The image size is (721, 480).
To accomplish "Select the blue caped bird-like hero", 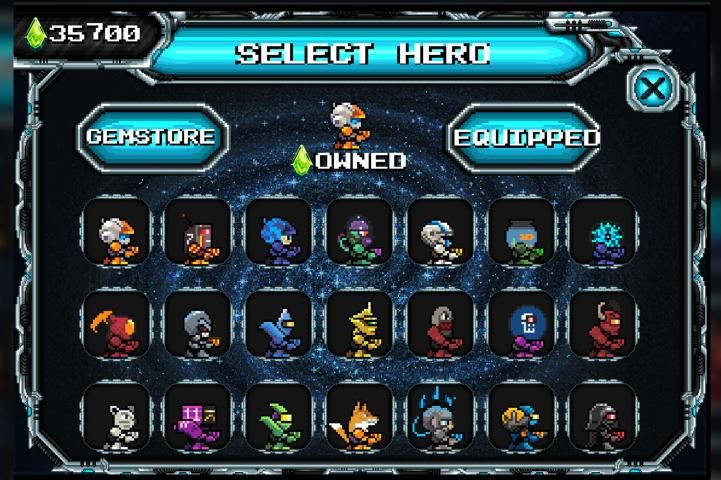I will click(x=279, y=326).
